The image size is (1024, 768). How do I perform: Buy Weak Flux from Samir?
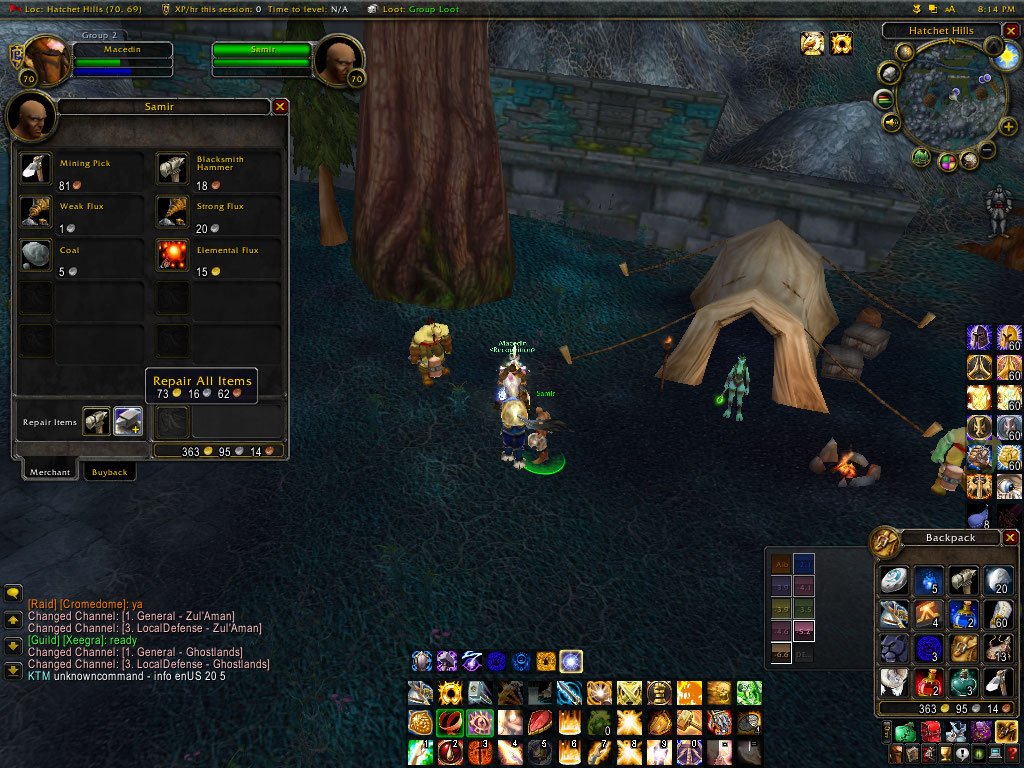(36, 212)
